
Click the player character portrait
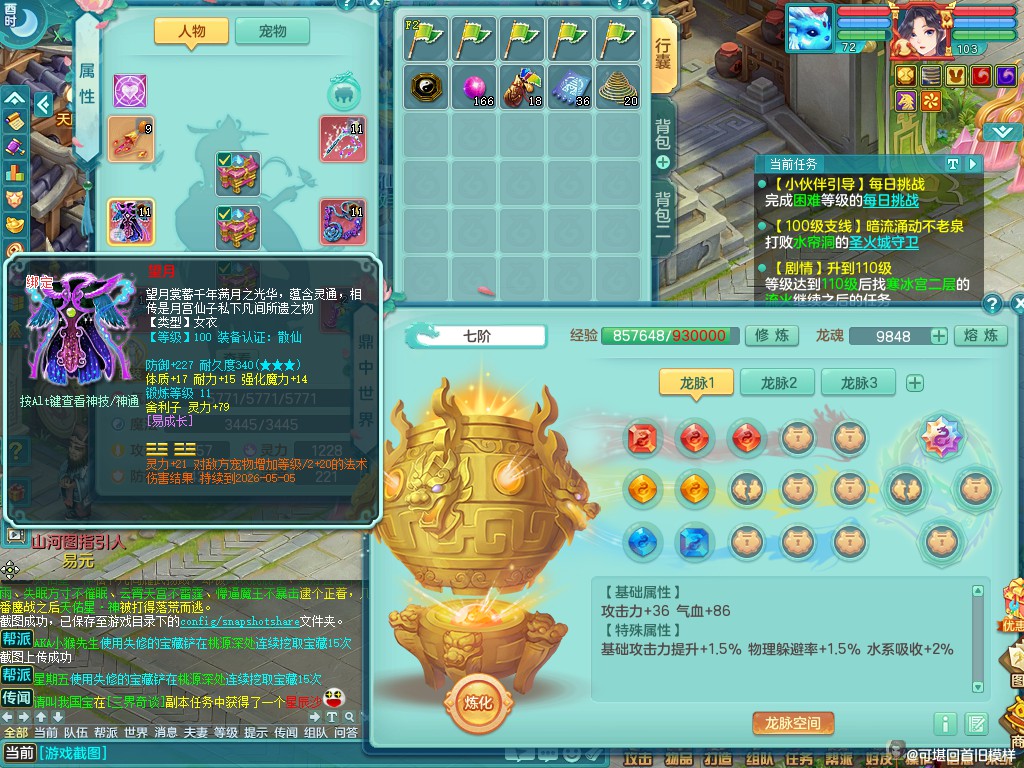tap(922, 28)
